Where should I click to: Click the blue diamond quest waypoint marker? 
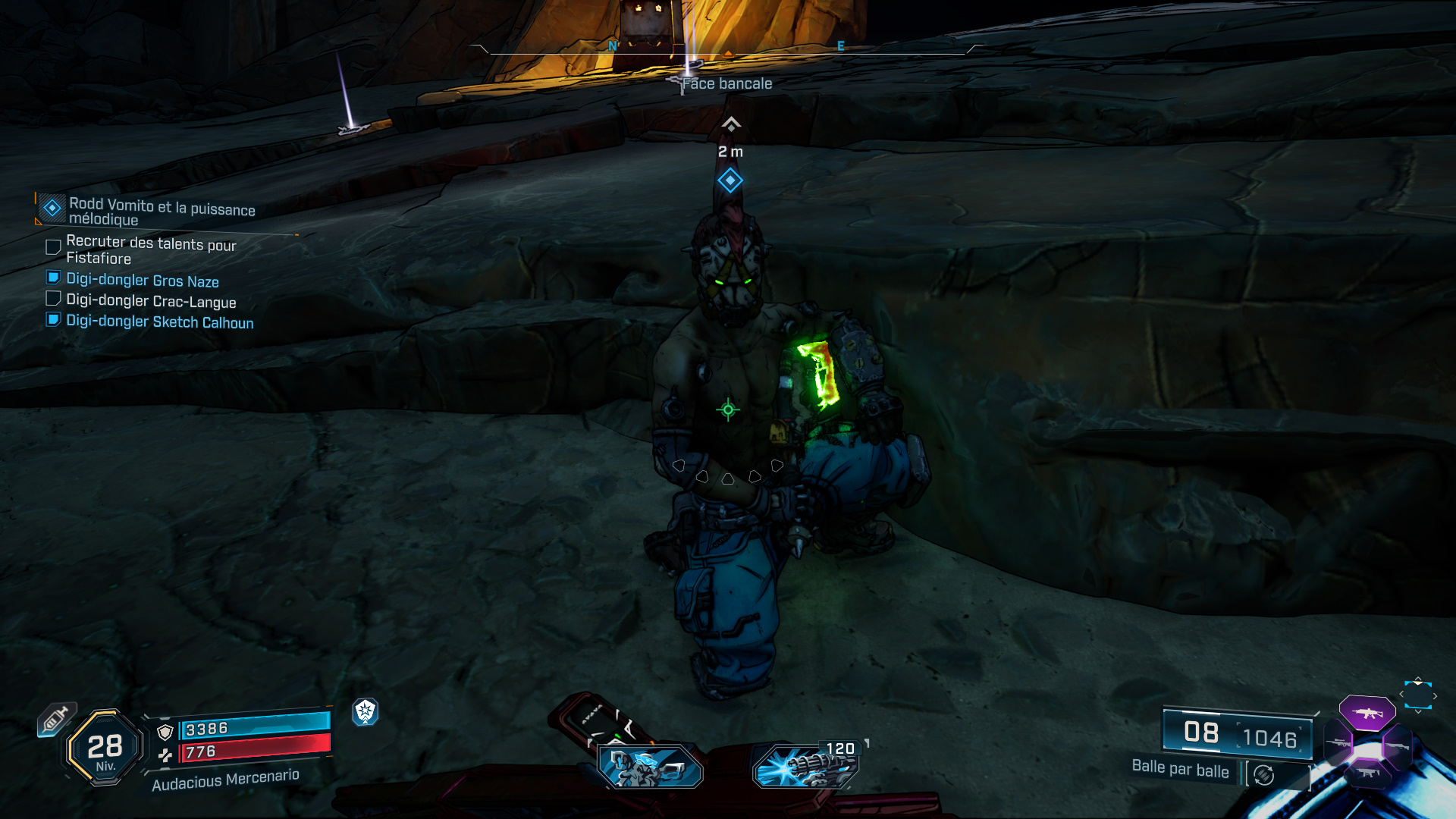(x=730, y=180)
